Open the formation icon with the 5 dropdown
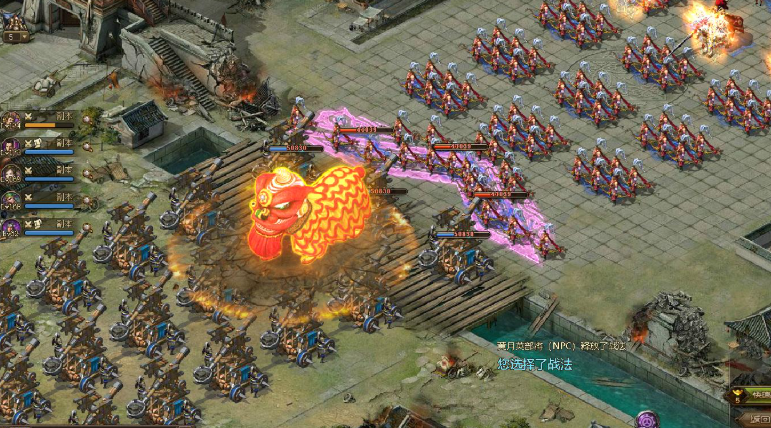The image size is (771, 428). [x=15, y=28]
